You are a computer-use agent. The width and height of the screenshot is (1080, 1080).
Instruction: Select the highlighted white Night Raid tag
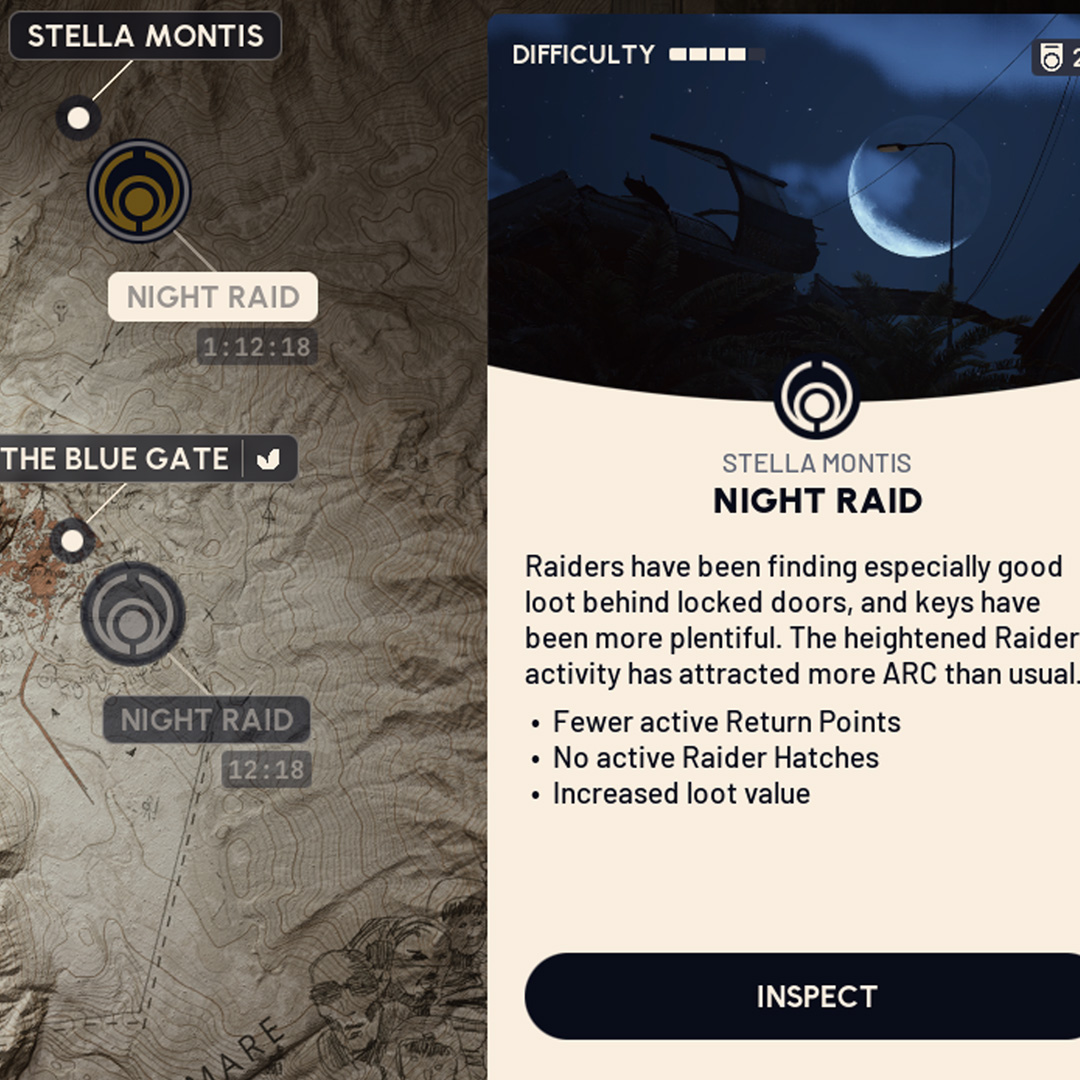click(212, 297)
